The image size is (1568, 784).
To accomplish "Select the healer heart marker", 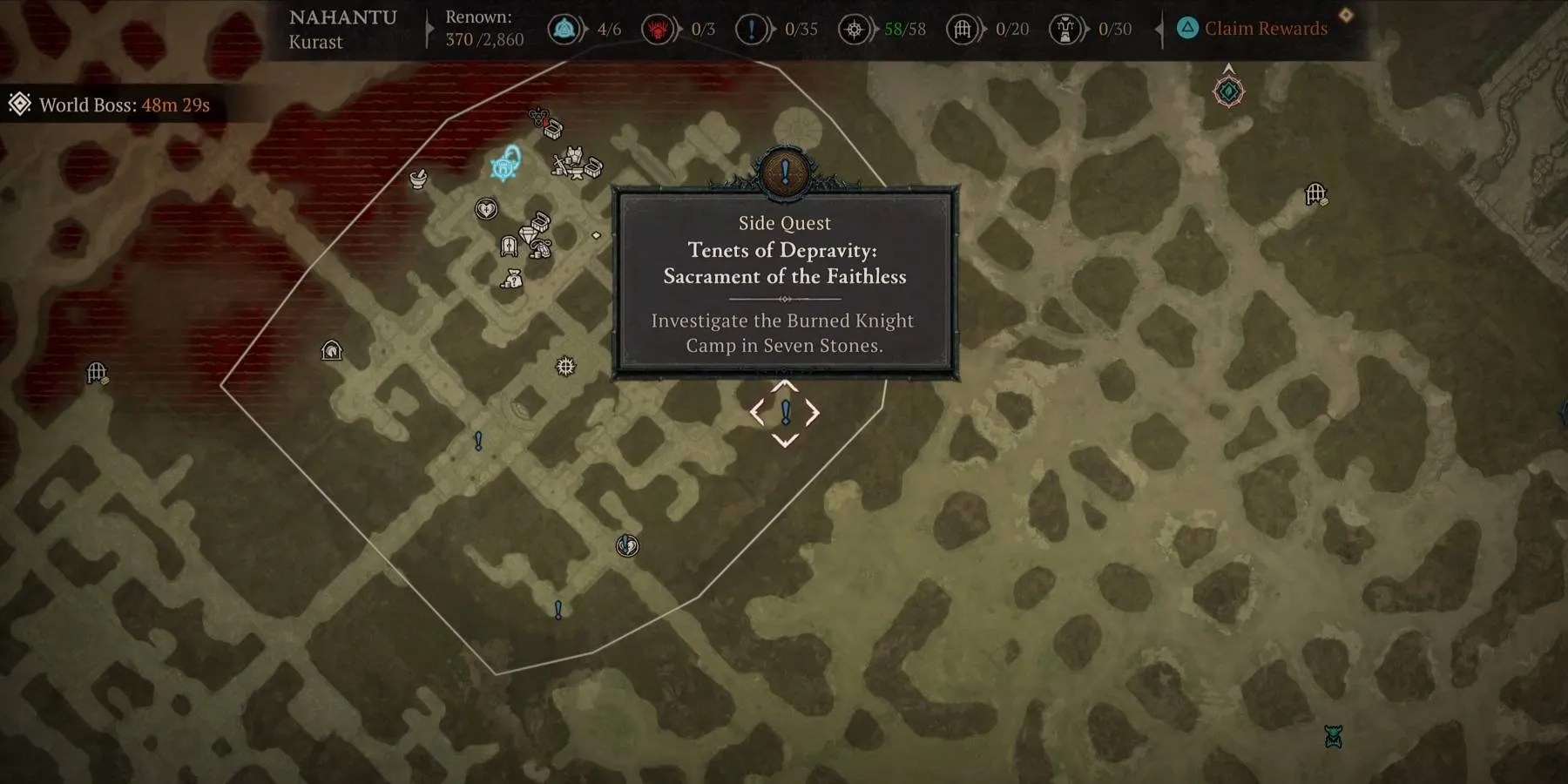I will [486, 209].
